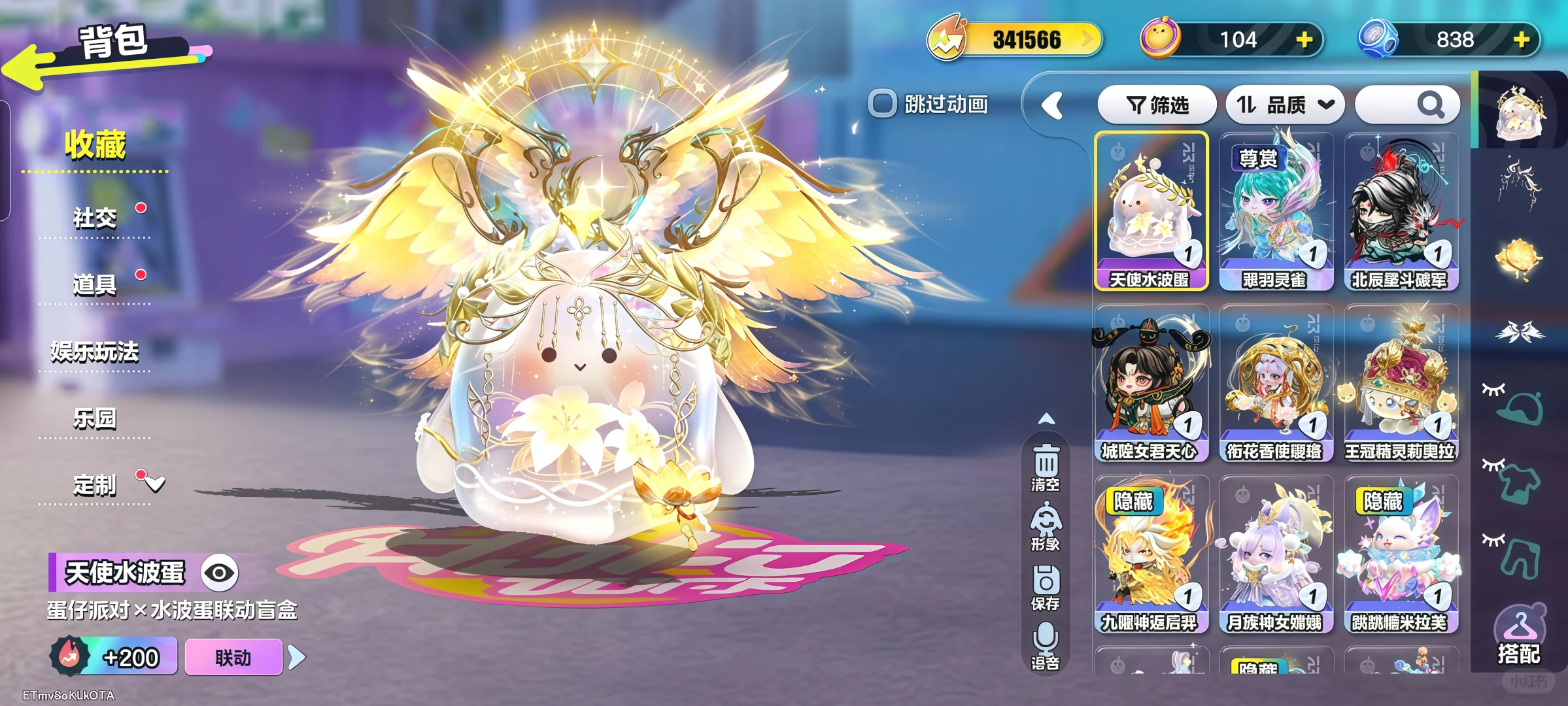Save the outfit with 保存
Image resolution: width=1568 pixels, height=706 pixels.
click(x=1046, y=587)
